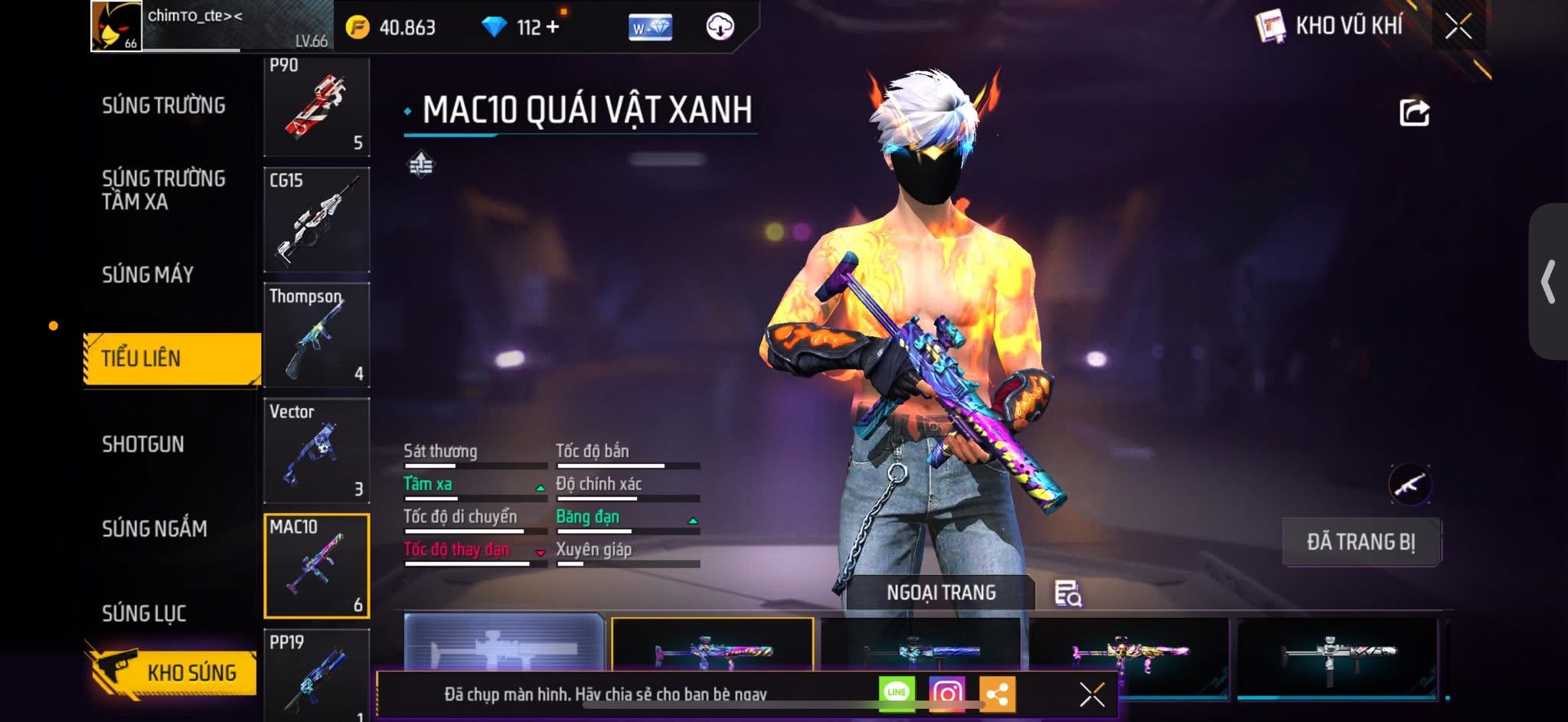
Task: Switch to the SÚNG NGẮM category
Action: coord(155,528)
